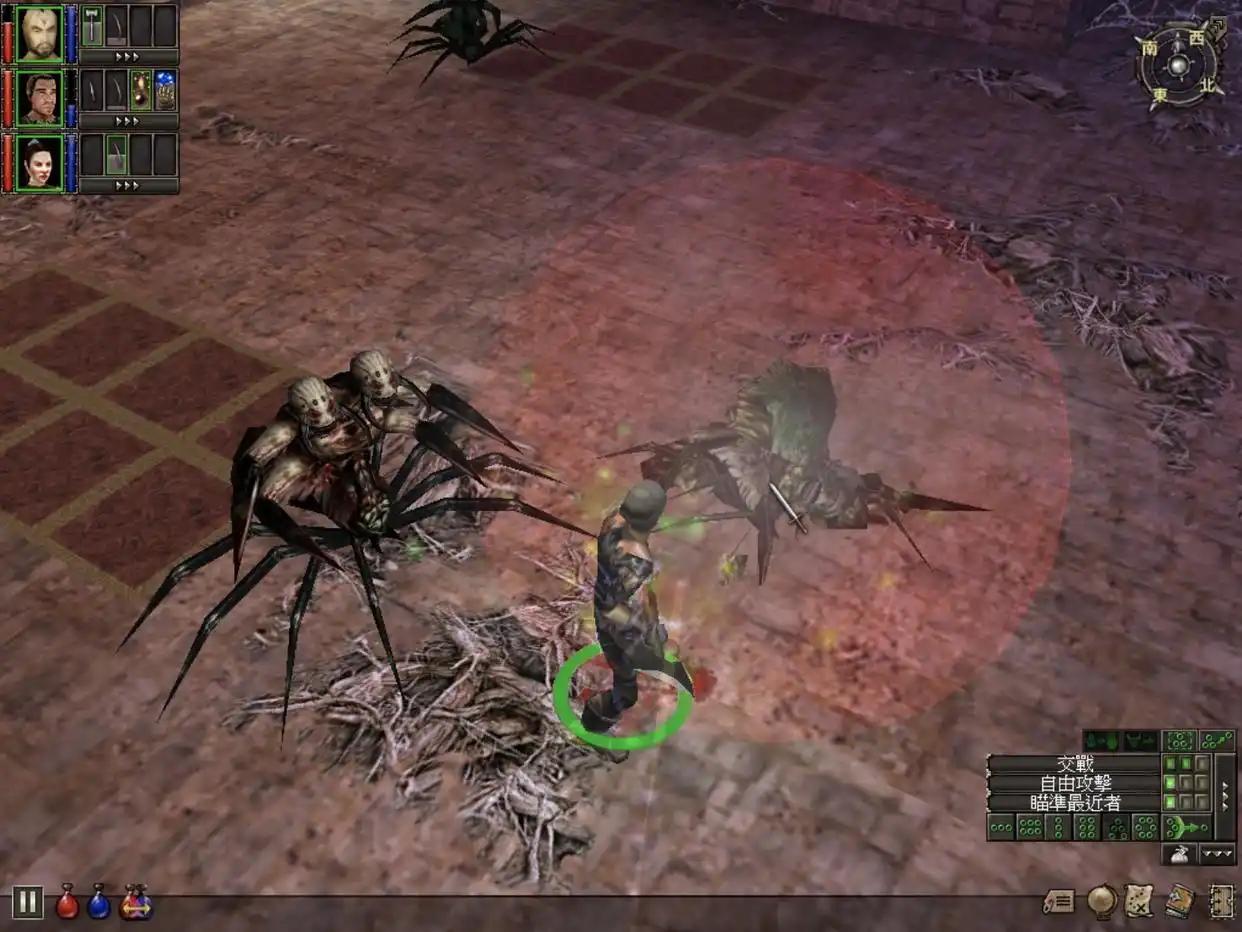The height and width of the screenshot is (932, 1242).
Task: Collect loot with the sack button
Action: tap(1179, 854)
